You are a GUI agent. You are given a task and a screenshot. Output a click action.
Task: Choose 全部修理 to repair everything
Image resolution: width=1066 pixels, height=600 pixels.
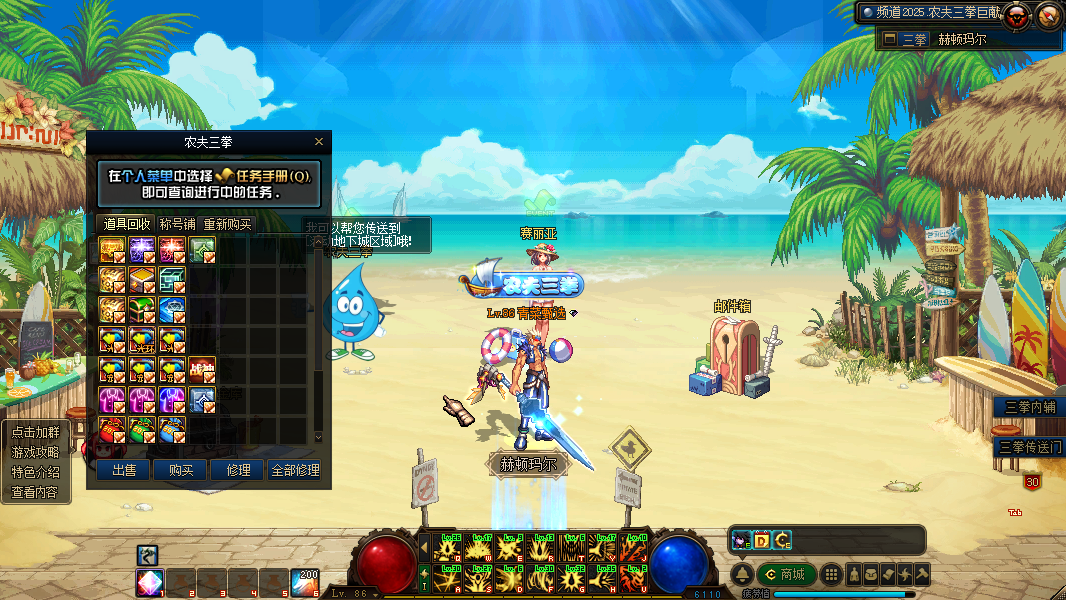(295, 470)
